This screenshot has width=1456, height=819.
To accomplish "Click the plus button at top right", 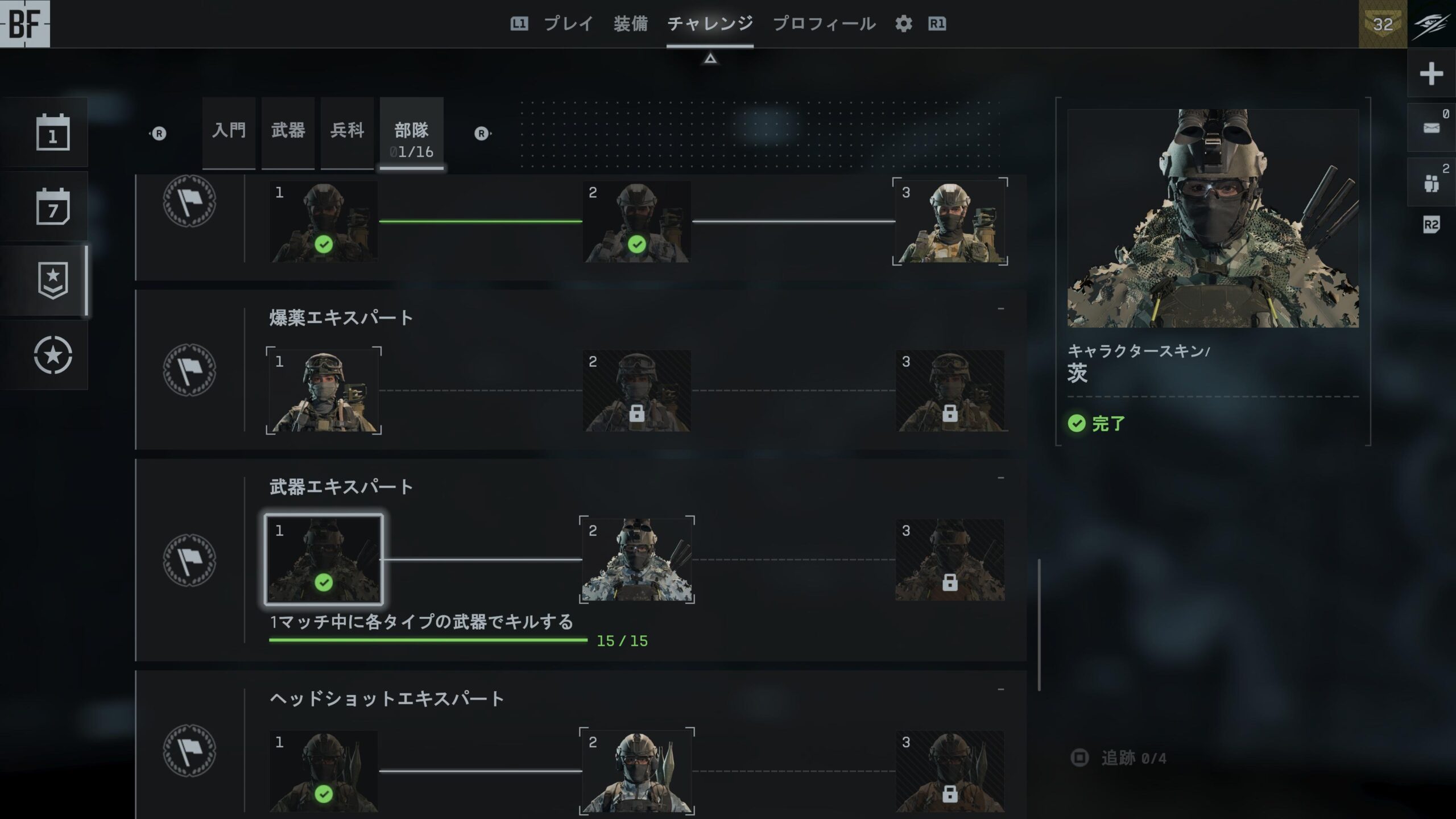I will (1431, 74).
